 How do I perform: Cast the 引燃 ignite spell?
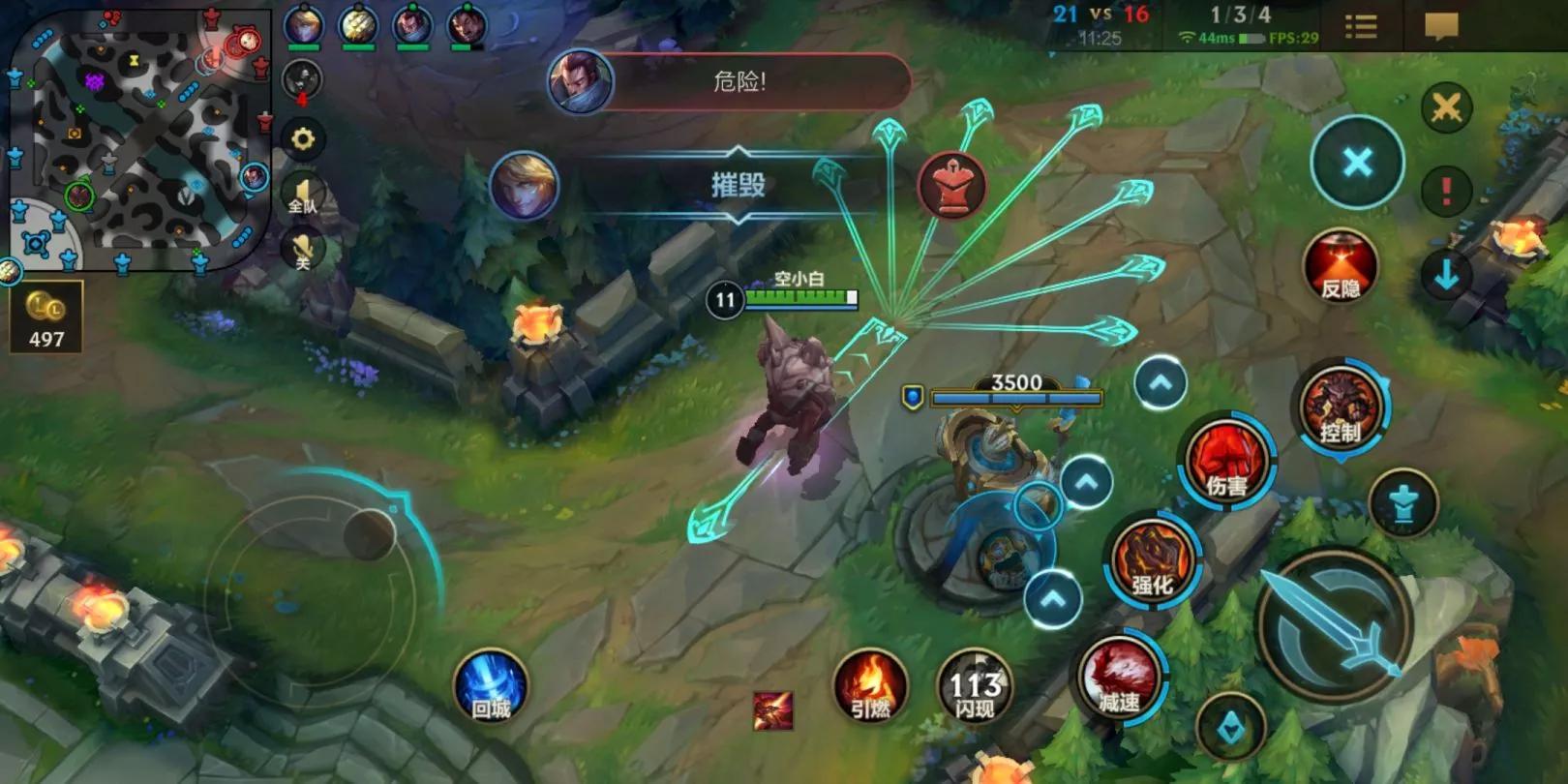(869, 686)
